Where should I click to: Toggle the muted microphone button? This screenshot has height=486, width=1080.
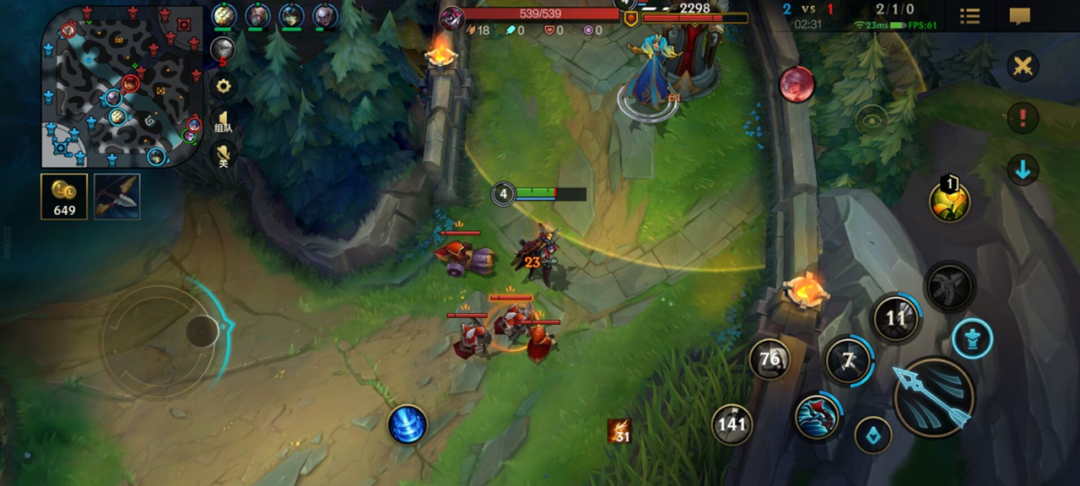click(x=223, y=157)
